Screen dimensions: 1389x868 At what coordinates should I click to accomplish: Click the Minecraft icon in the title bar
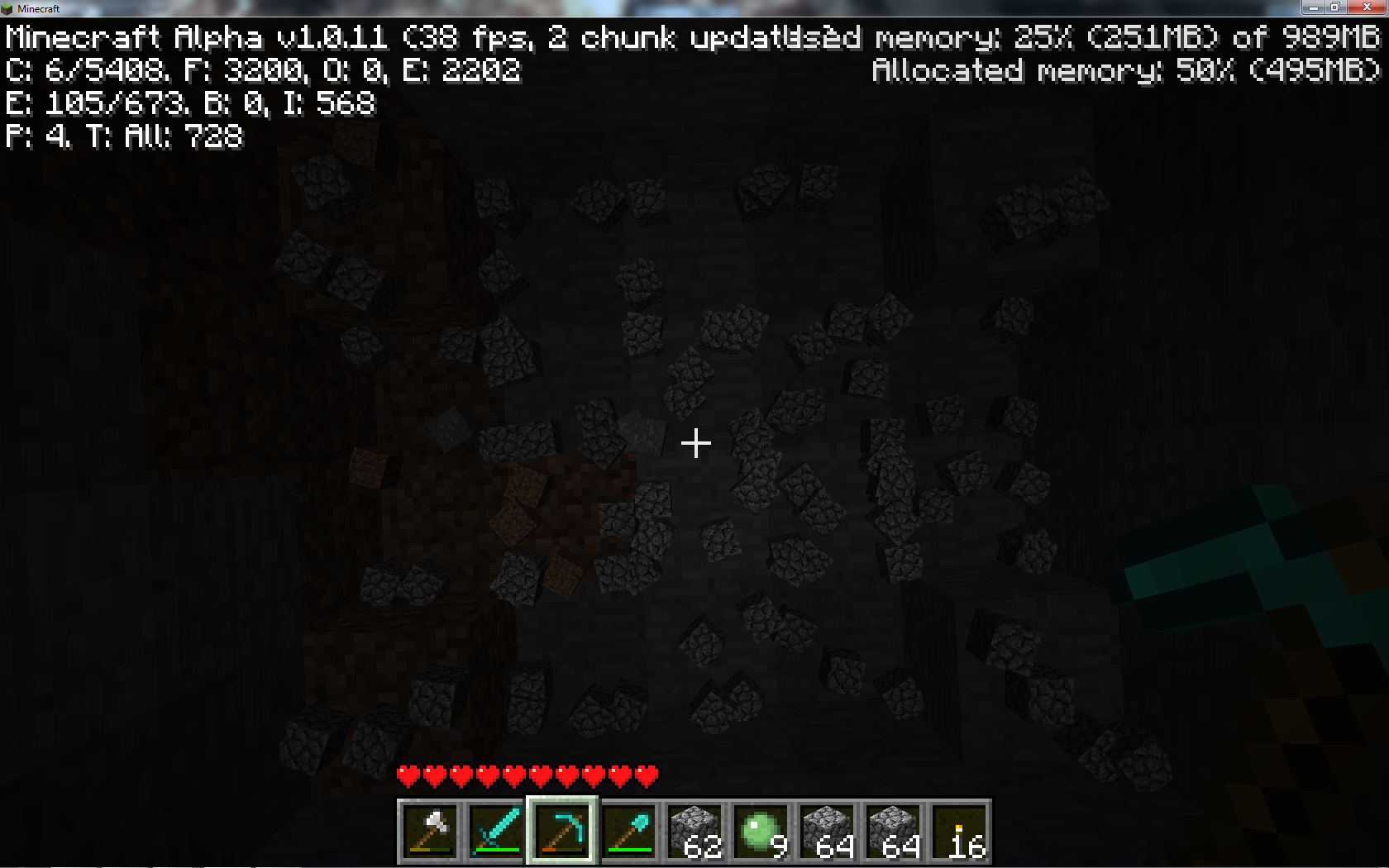(8, 8)
